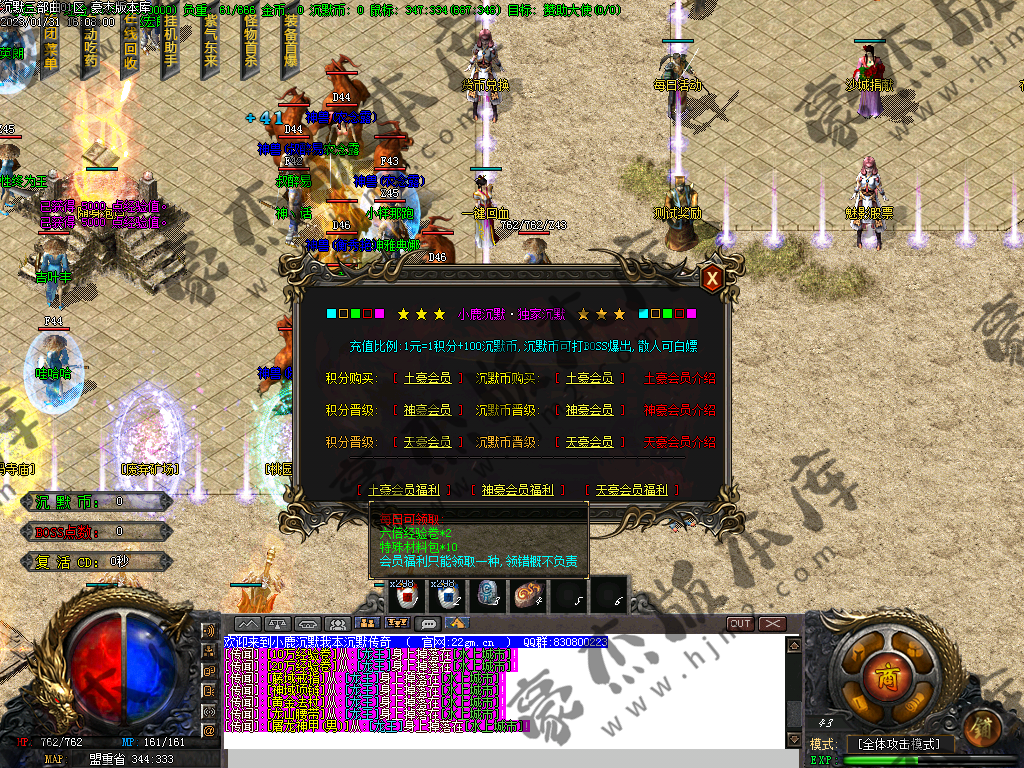Upgrade to 神豪会员 using 沉默币
This screenshot has height=768, width=1024.
[x=589, y=410]
